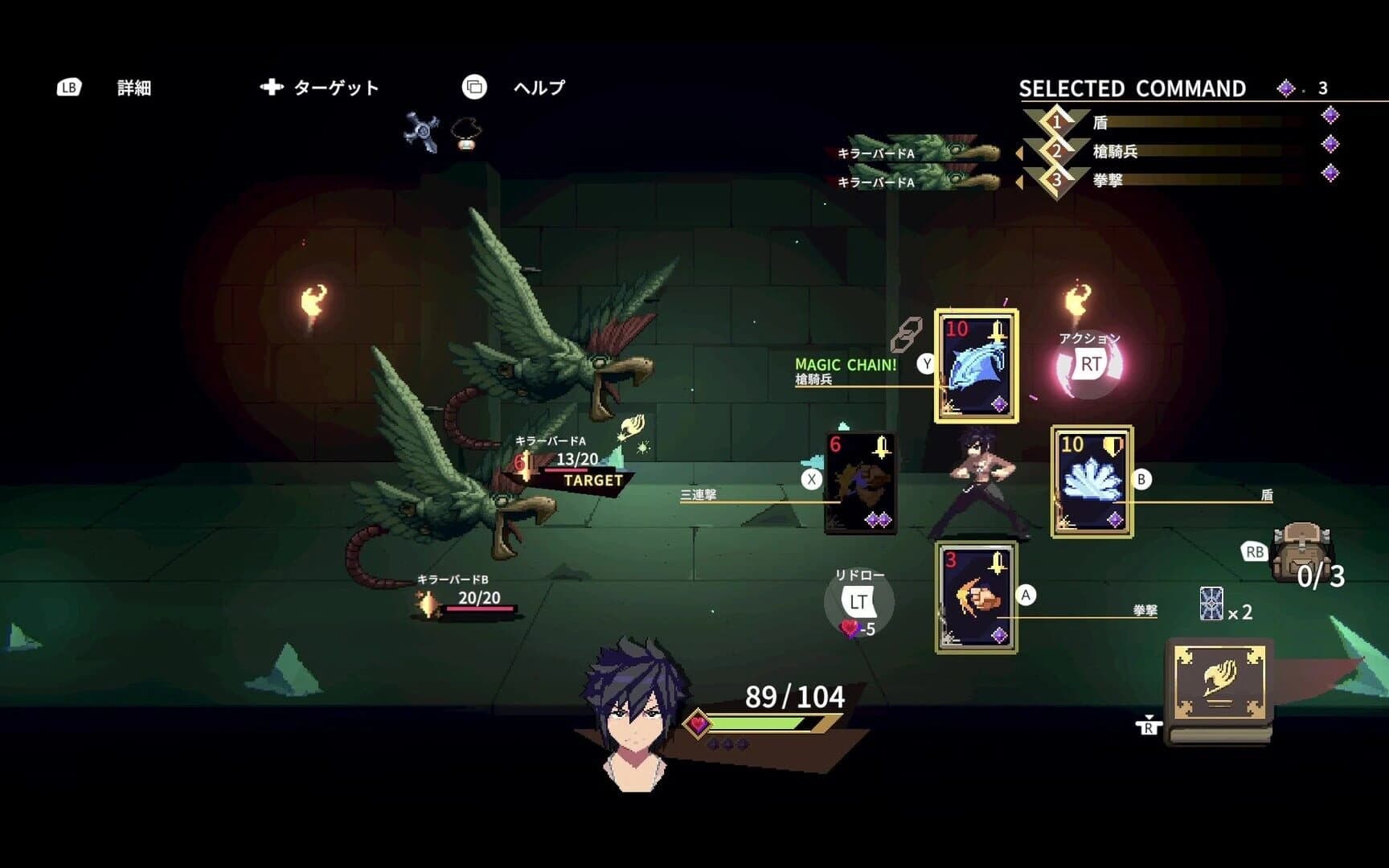The width and height of the screenshot is (1389, 868).
Task: Click the green 89/104 health bar
Action: pyautogui.click(x=764, y=721)
